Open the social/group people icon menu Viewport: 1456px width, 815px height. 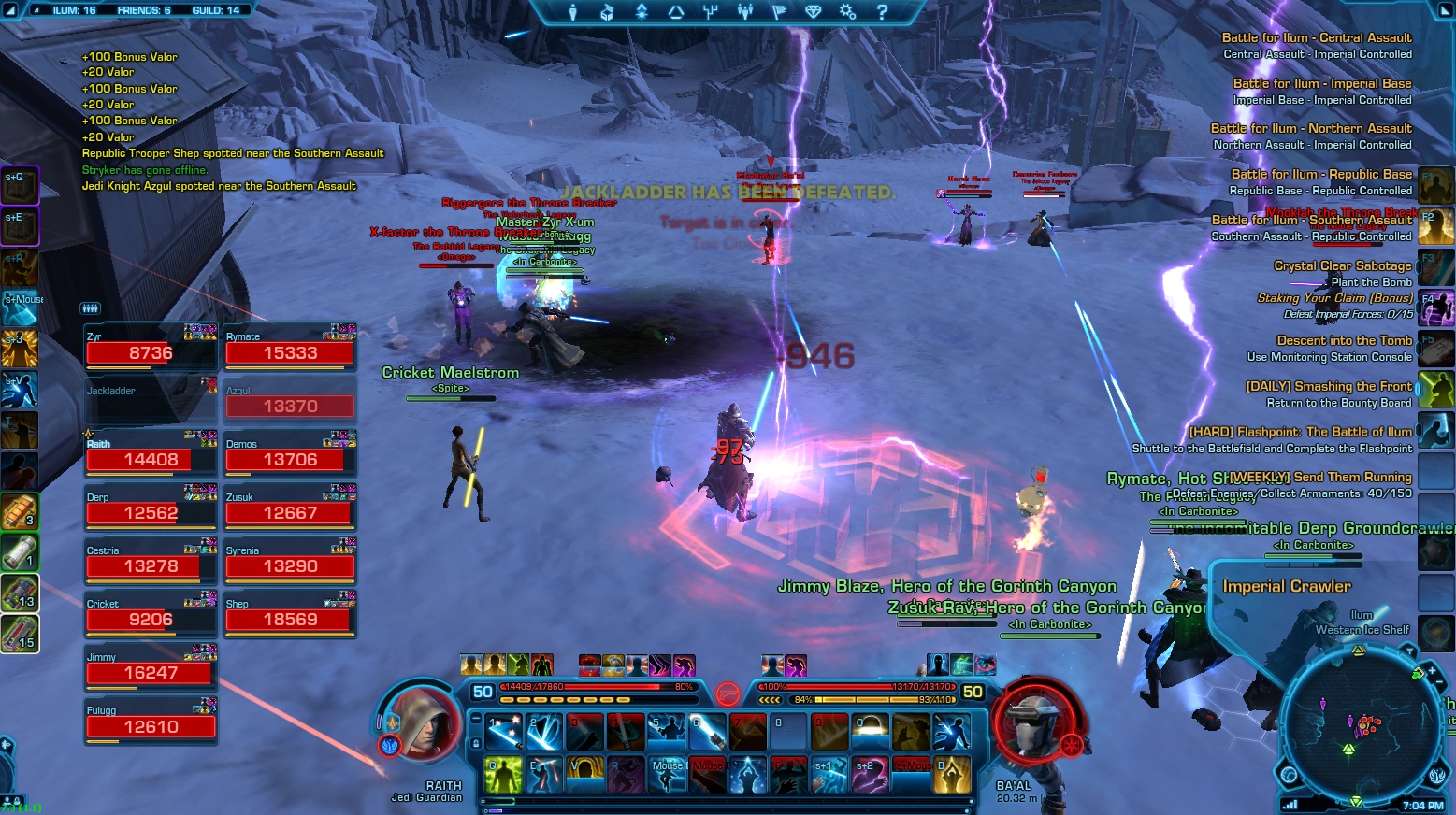[745, 12]
